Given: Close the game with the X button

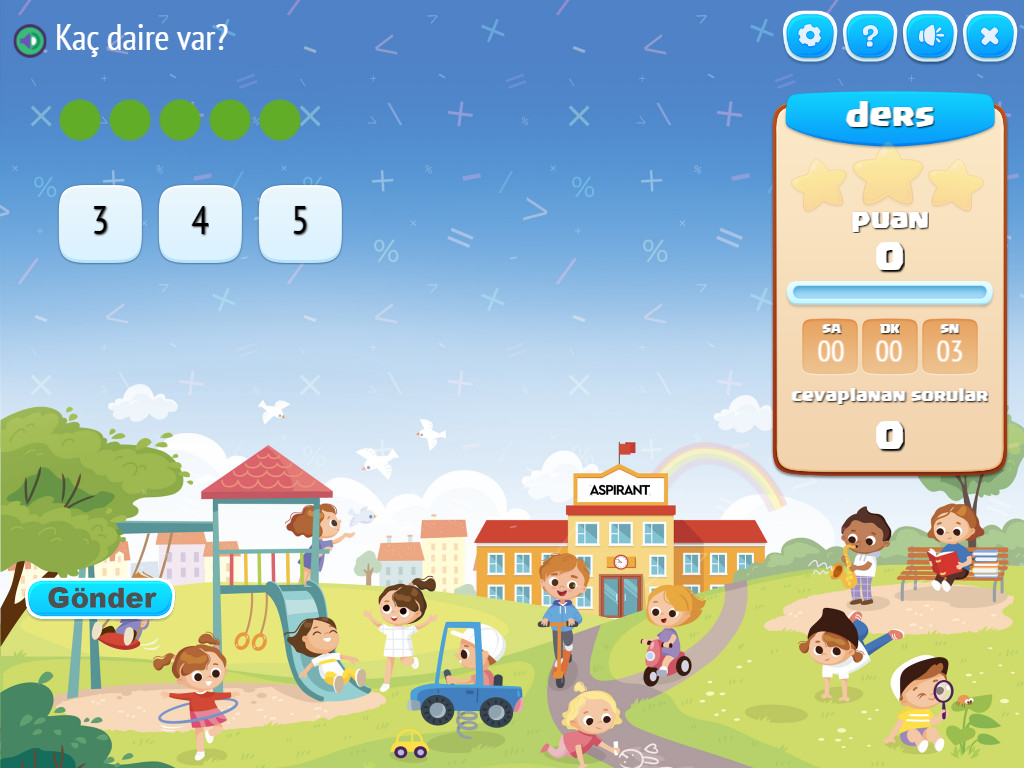Looking at the screenshot, I should pyautogui.click(x=990, y=37).
